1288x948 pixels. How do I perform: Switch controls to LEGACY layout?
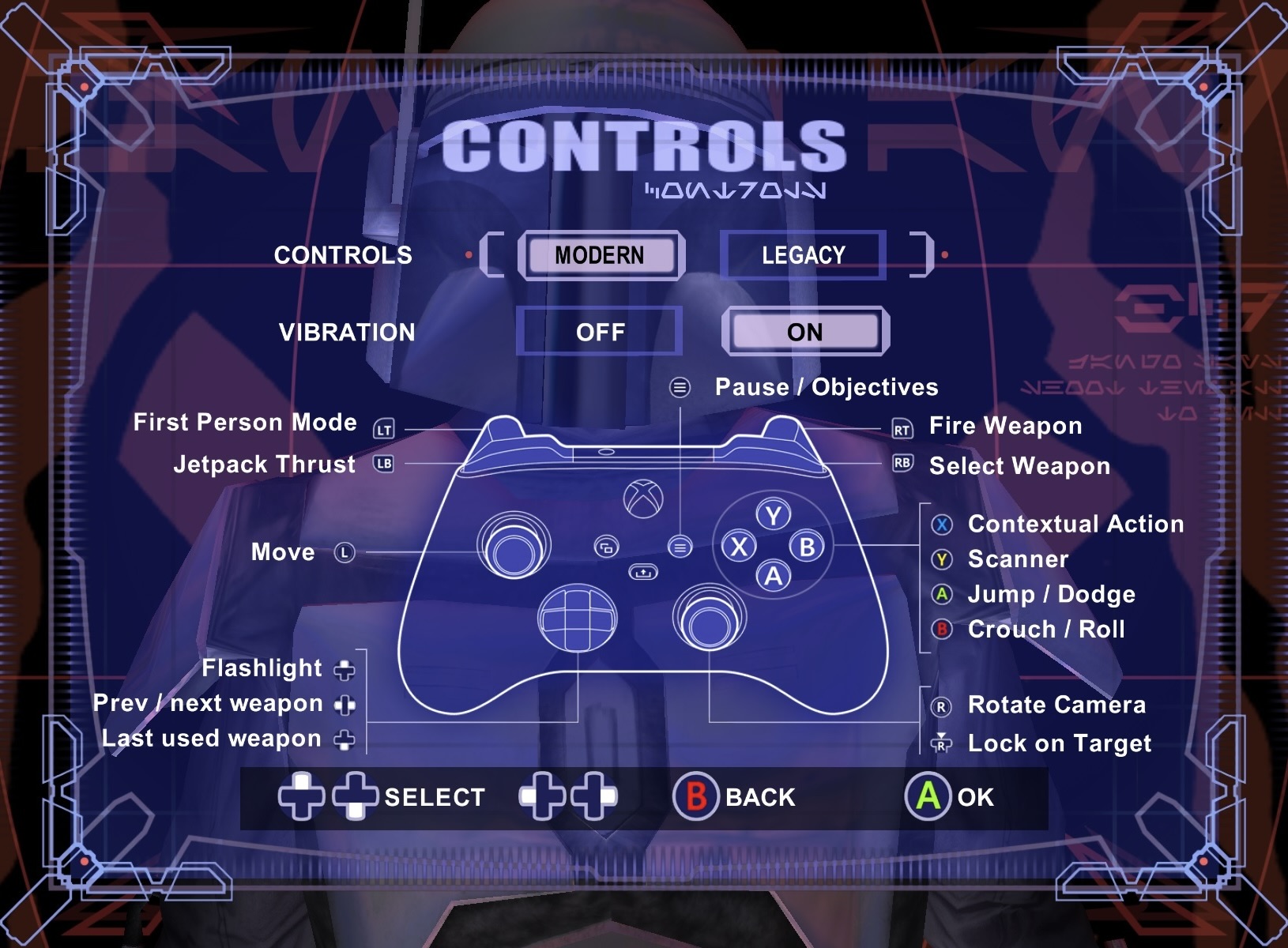point(803,255)
